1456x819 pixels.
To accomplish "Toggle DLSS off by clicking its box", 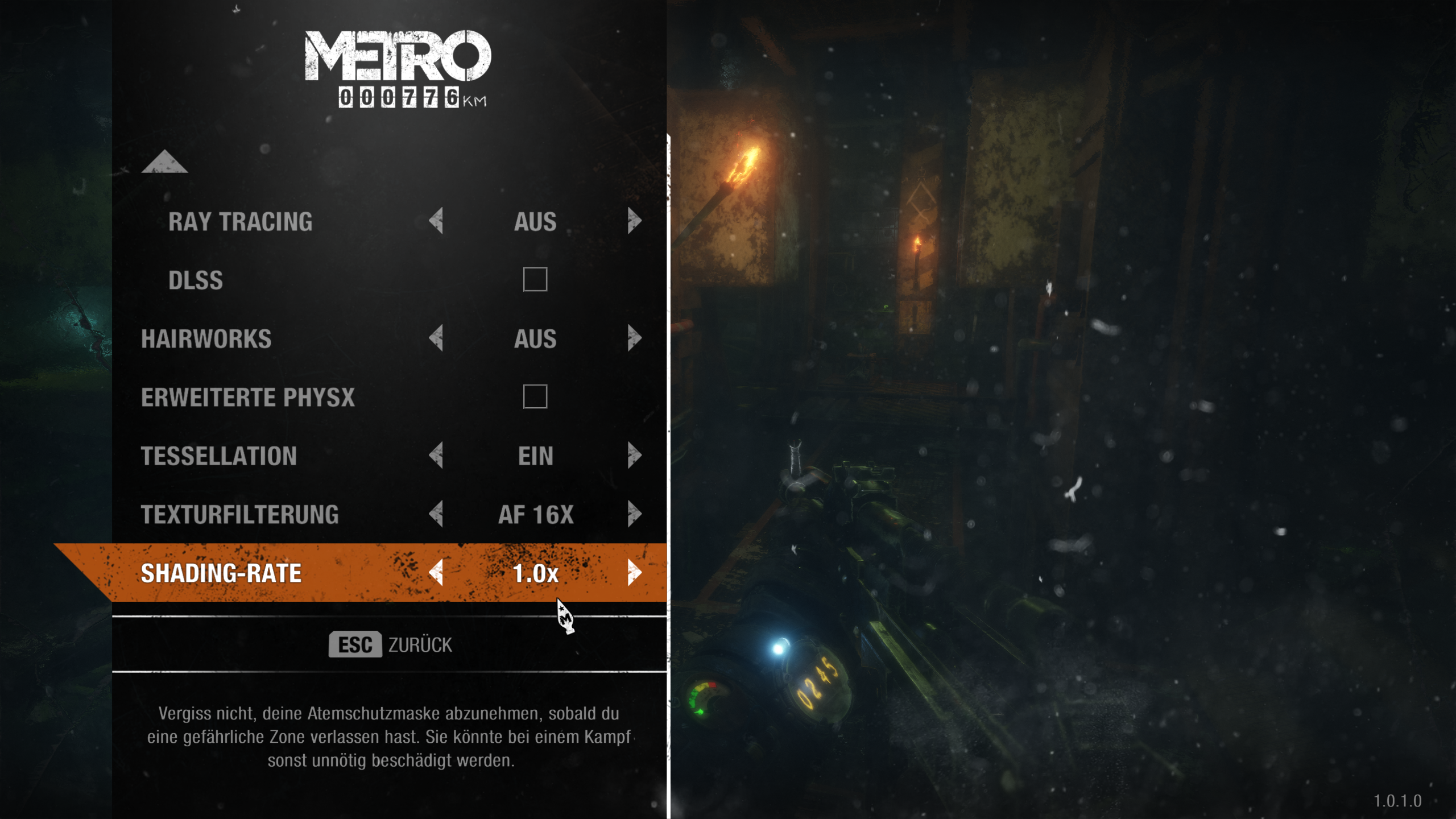I will (535, 280).
